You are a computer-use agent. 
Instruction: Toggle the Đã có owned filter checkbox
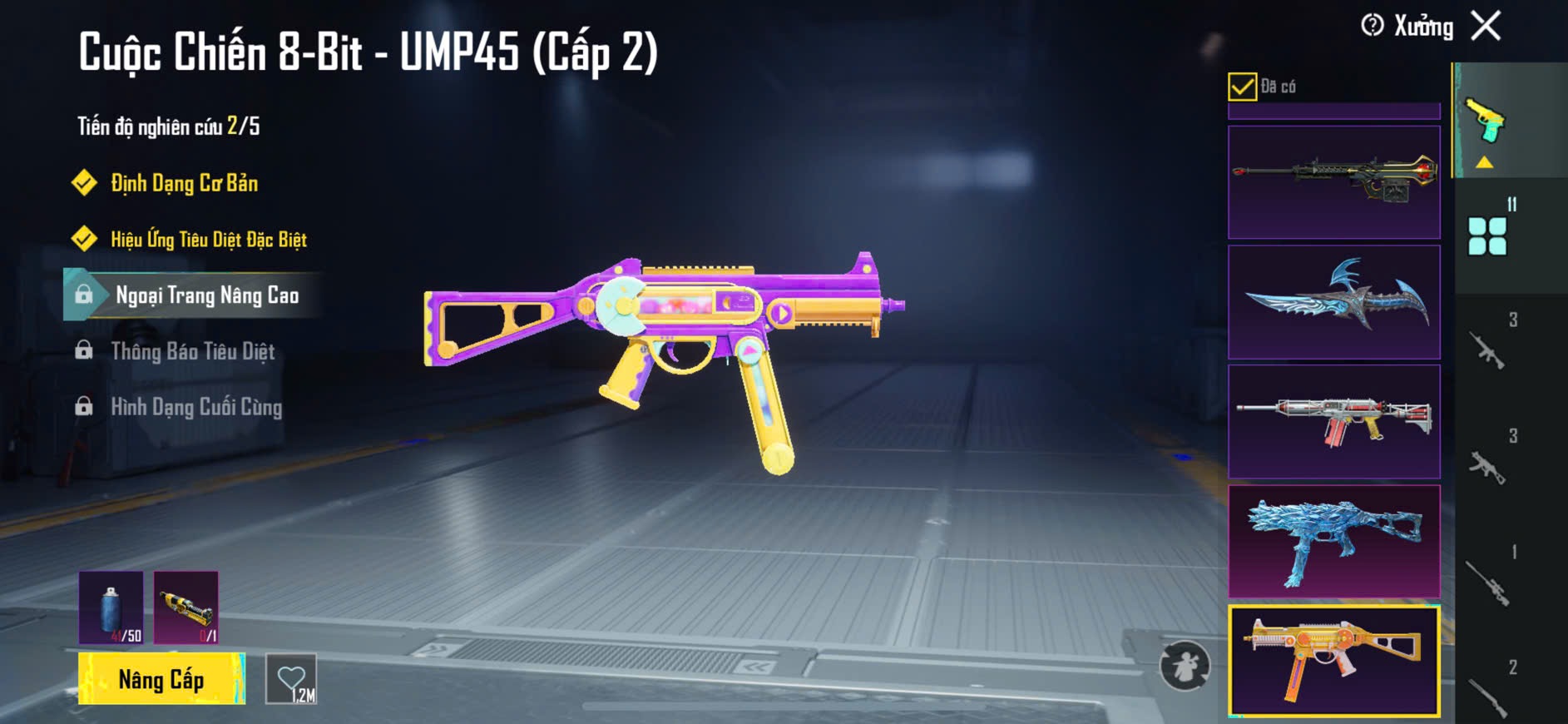pyautogui.click(x=1242, y=87)
